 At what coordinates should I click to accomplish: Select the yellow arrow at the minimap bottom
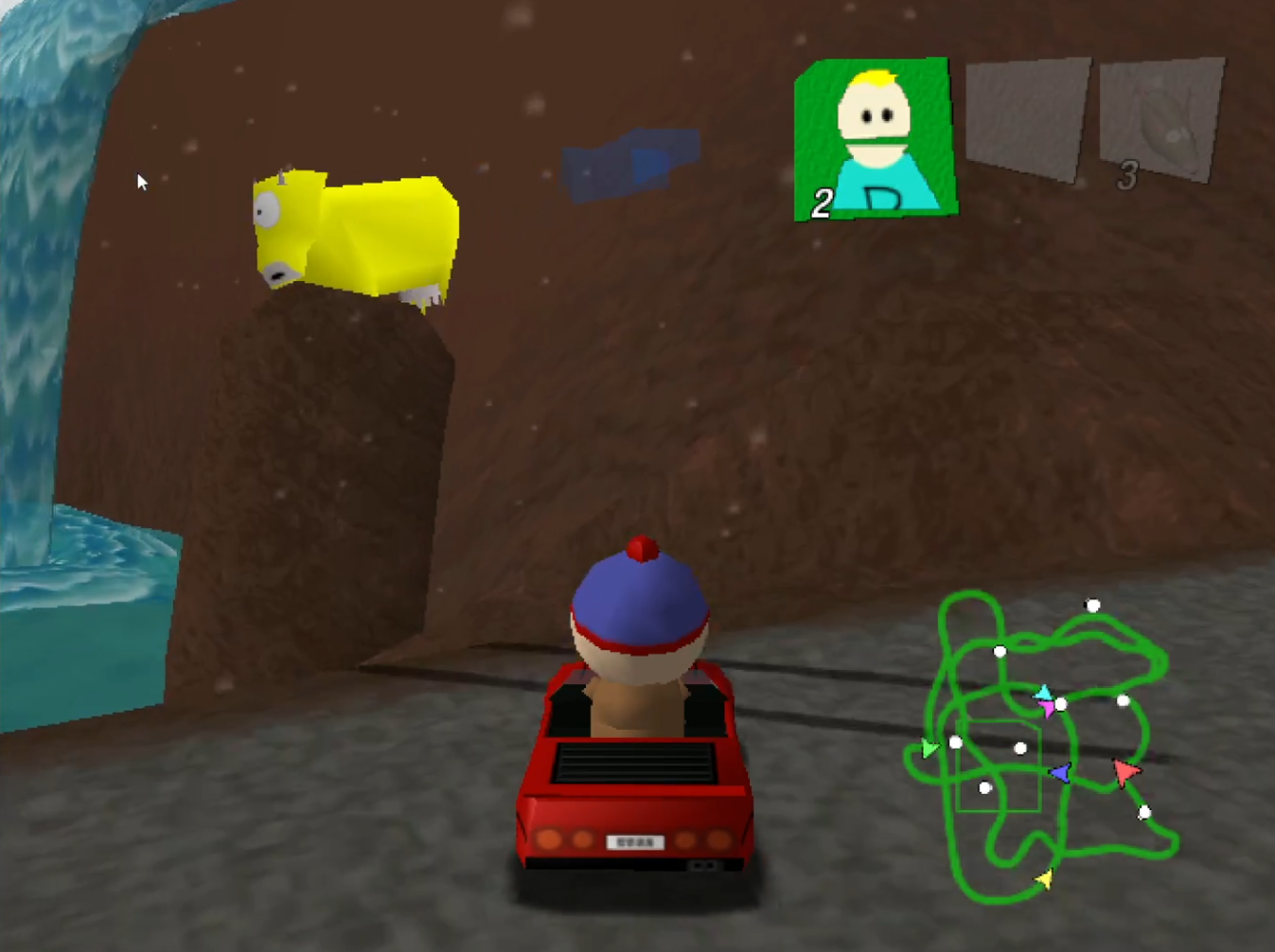(1045, 878)
